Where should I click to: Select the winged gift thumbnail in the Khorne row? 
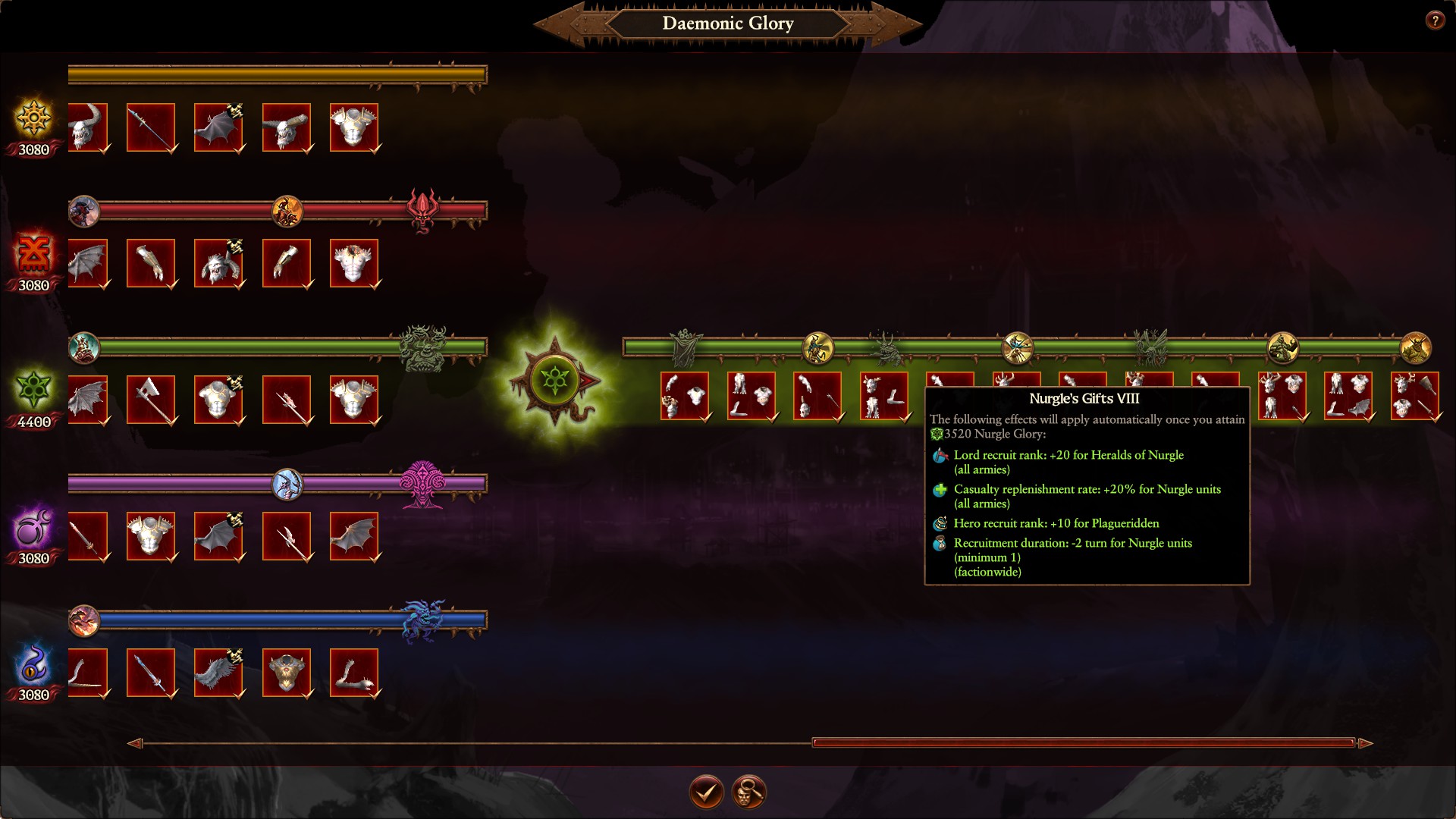point(89,263)
